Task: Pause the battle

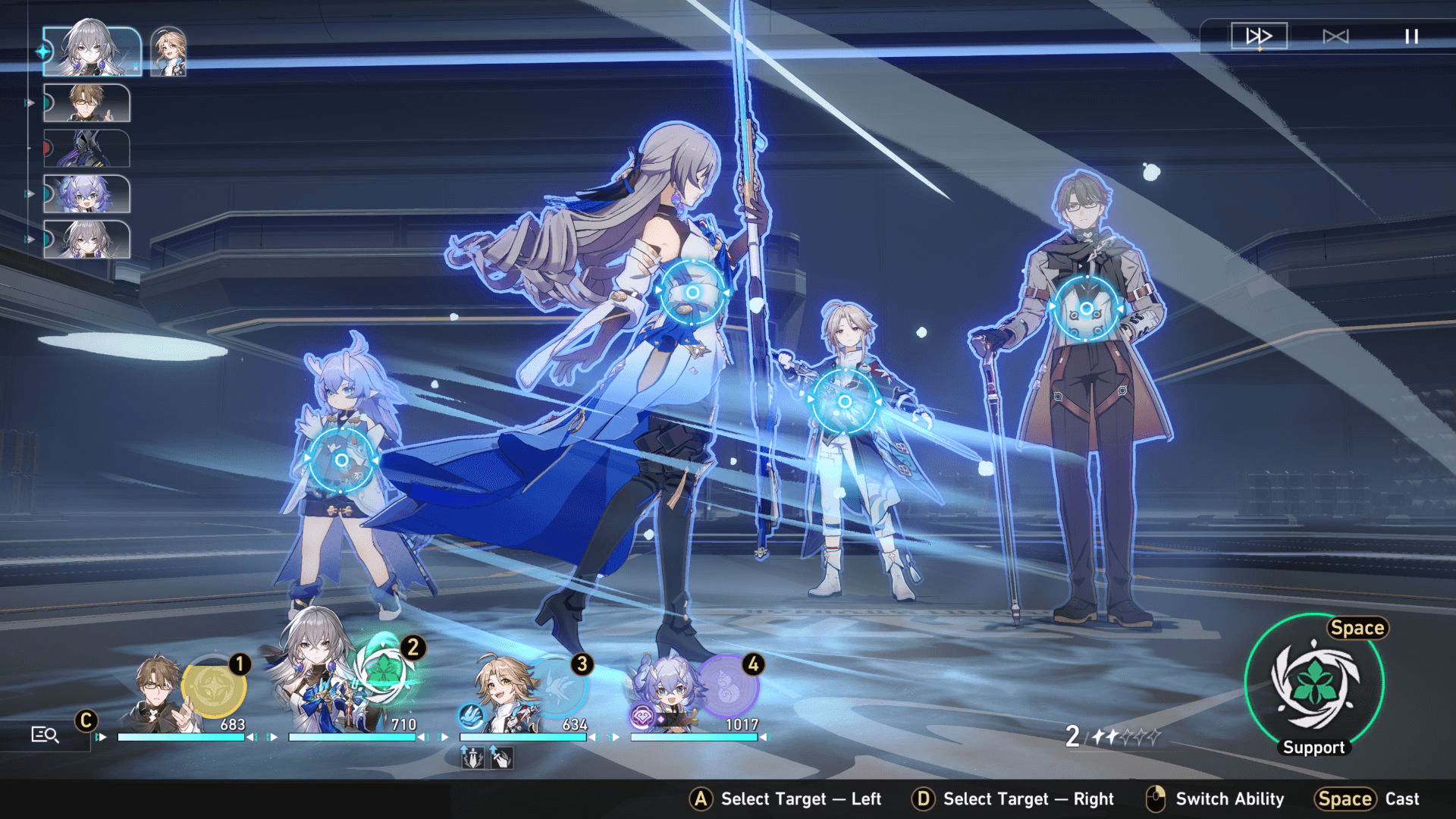Action: click(1411, 36)
